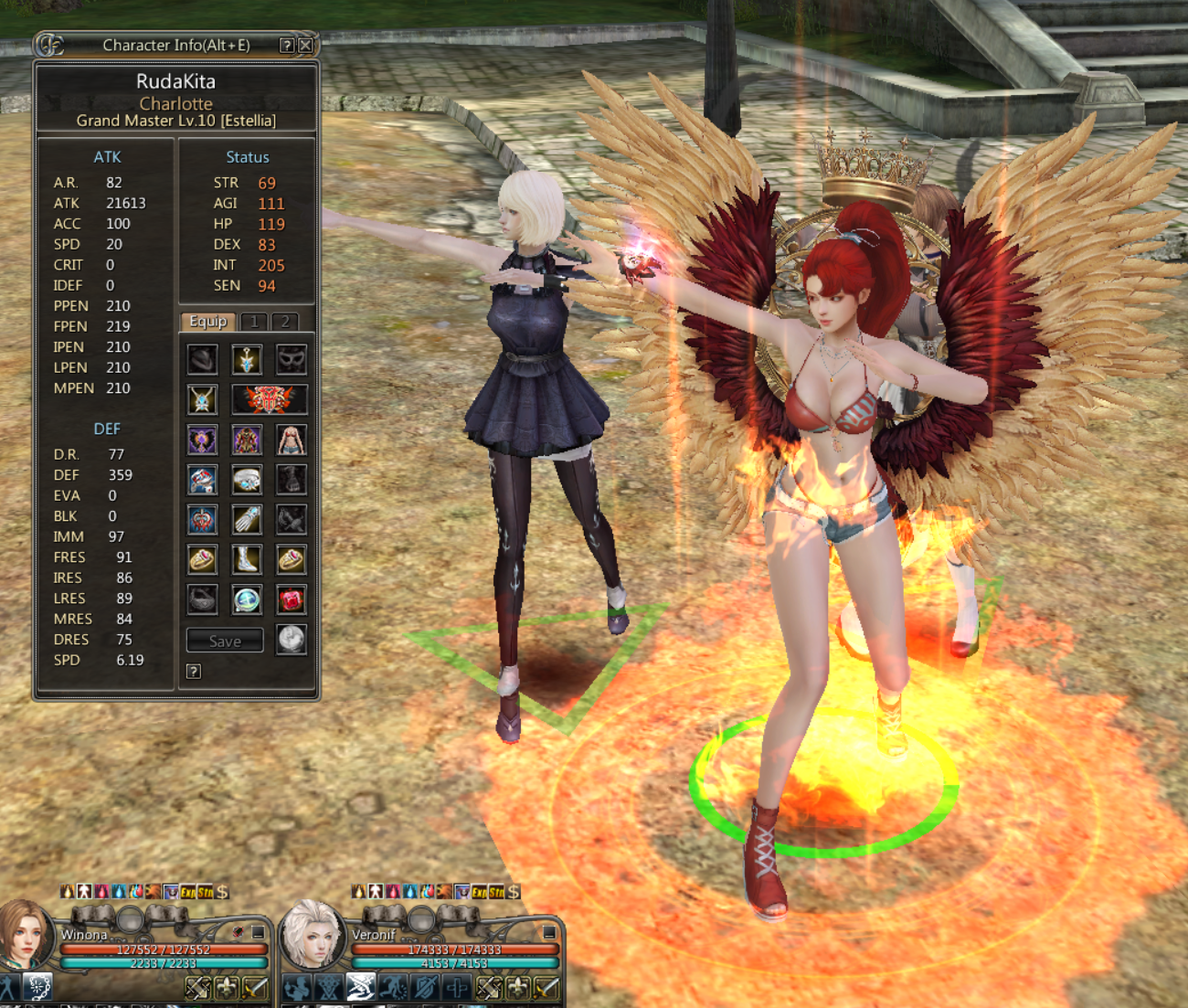Select the silver boots equipment slot

(x=247, y=559)
